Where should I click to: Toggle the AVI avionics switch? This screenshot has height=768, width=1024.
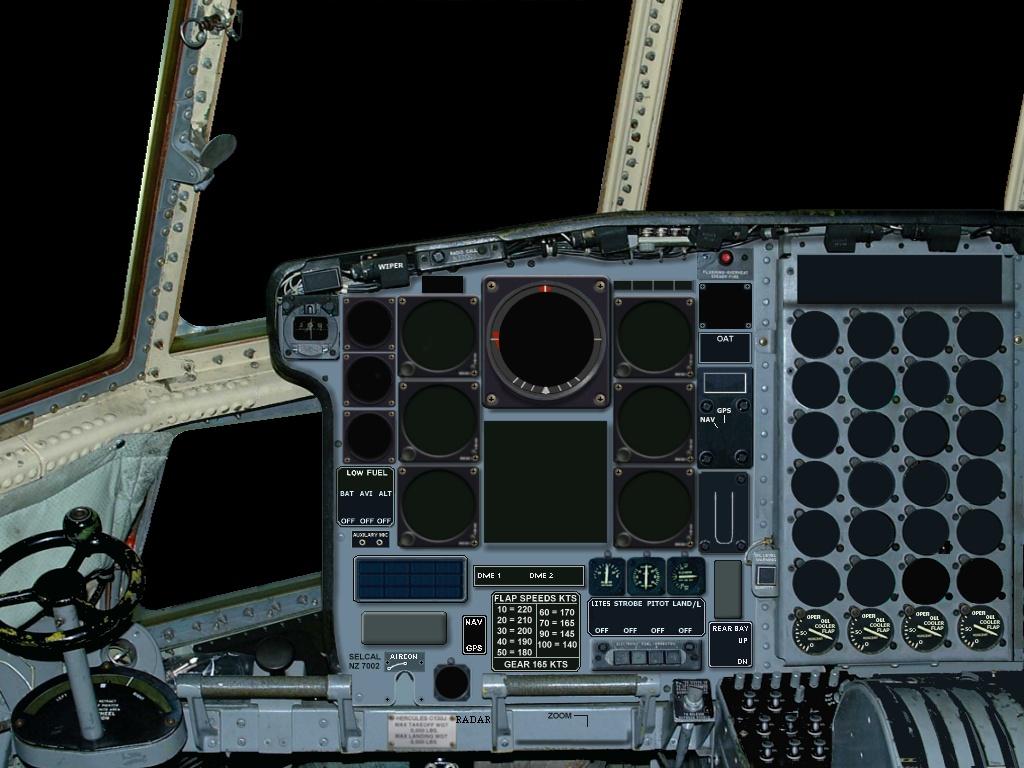(366, 507)
